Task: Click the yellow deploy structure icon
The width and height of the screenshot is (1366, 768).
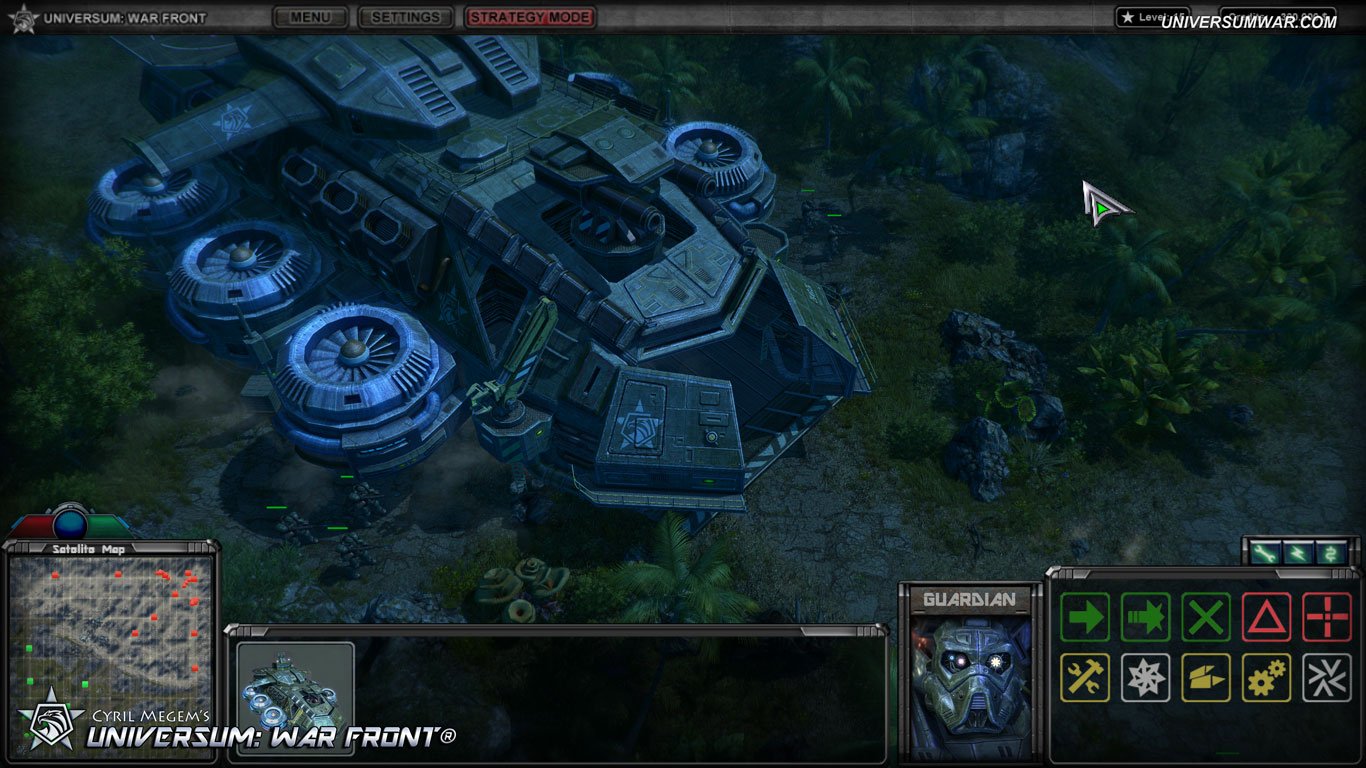Action: point(1205,676)
